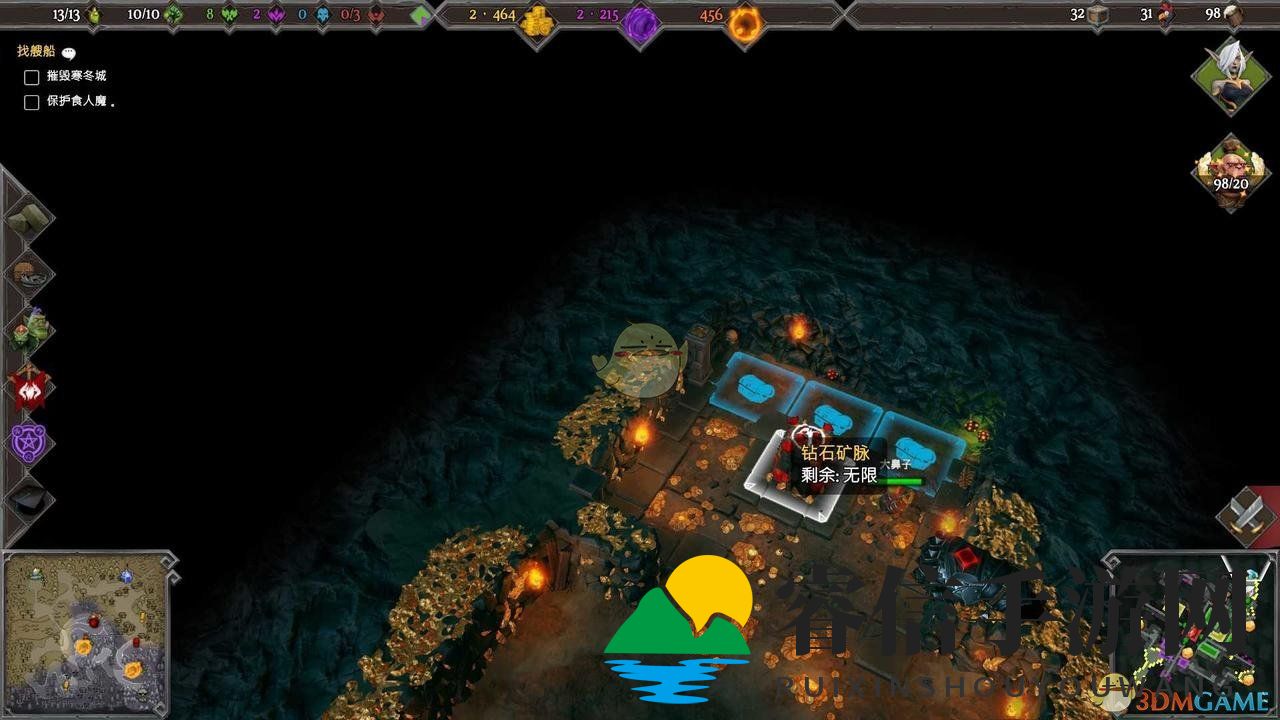Toggle the 保护食人魔 objective checkbox

coord(32,102)
